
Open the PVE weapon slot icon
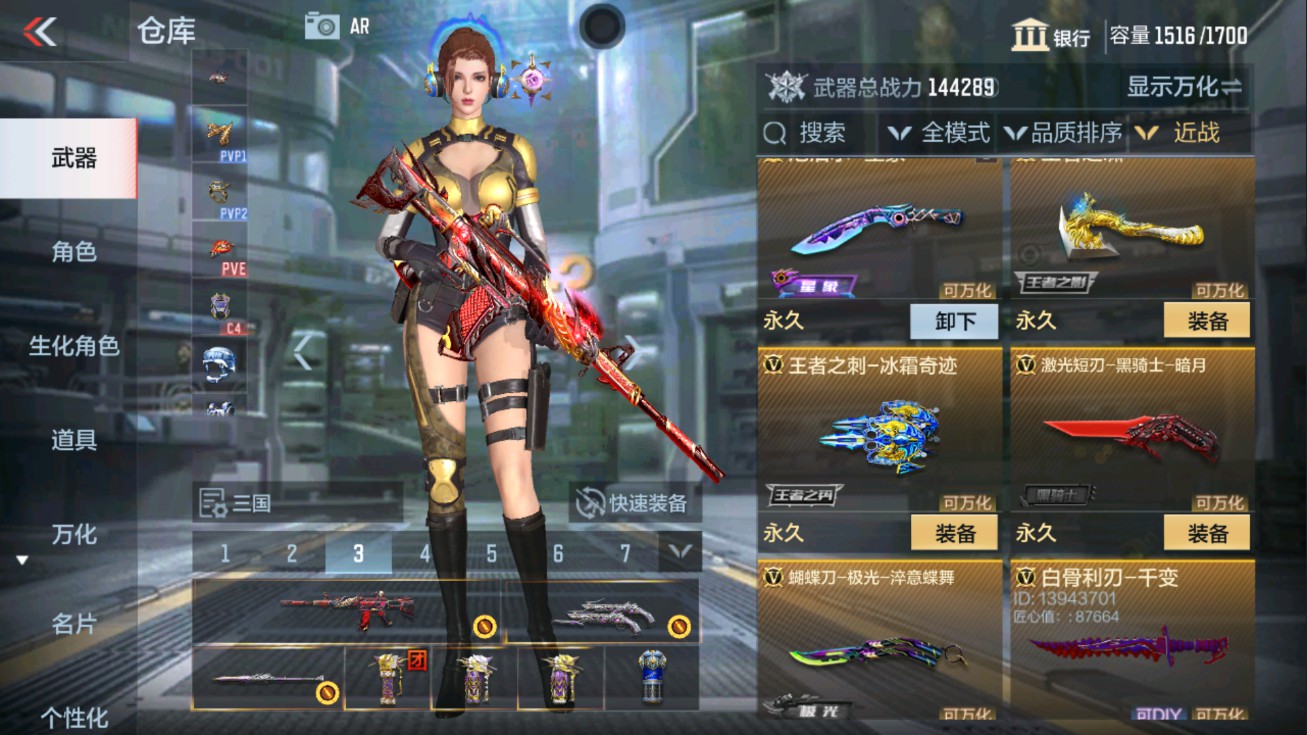(x=221, y=246)
